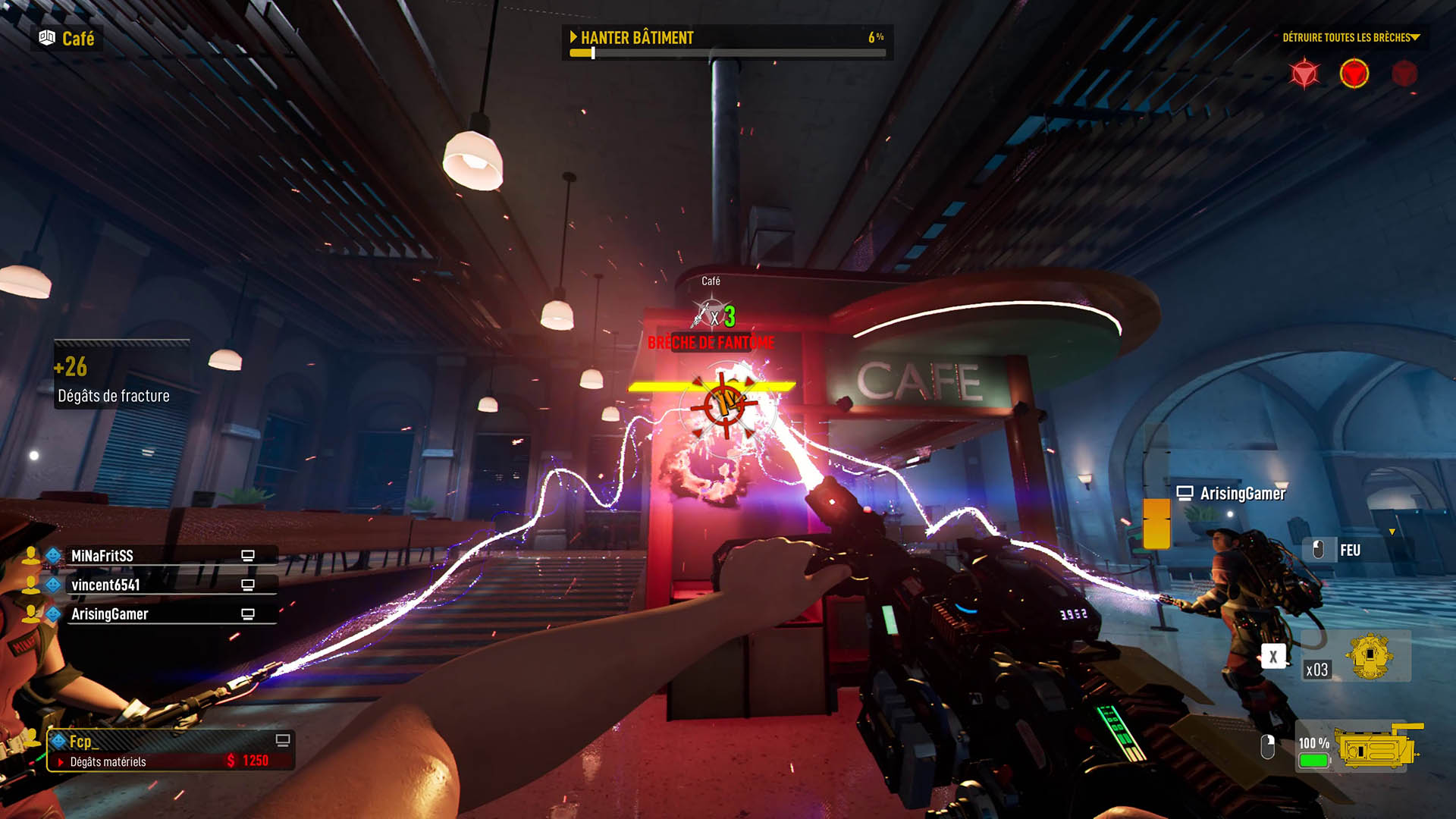Image resolution: width=1456 pixels, height=819 pixels.
Task: Select MiNaFritSS in the team list
Action: tap(102, 556)
